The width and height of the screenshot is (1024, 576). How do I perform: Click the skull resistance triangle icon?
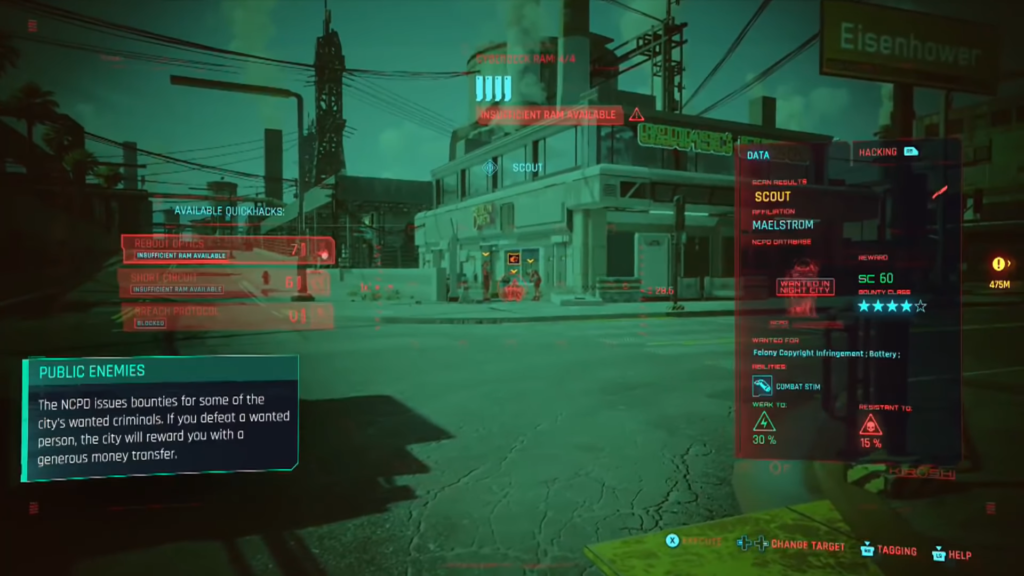(870, 425)
